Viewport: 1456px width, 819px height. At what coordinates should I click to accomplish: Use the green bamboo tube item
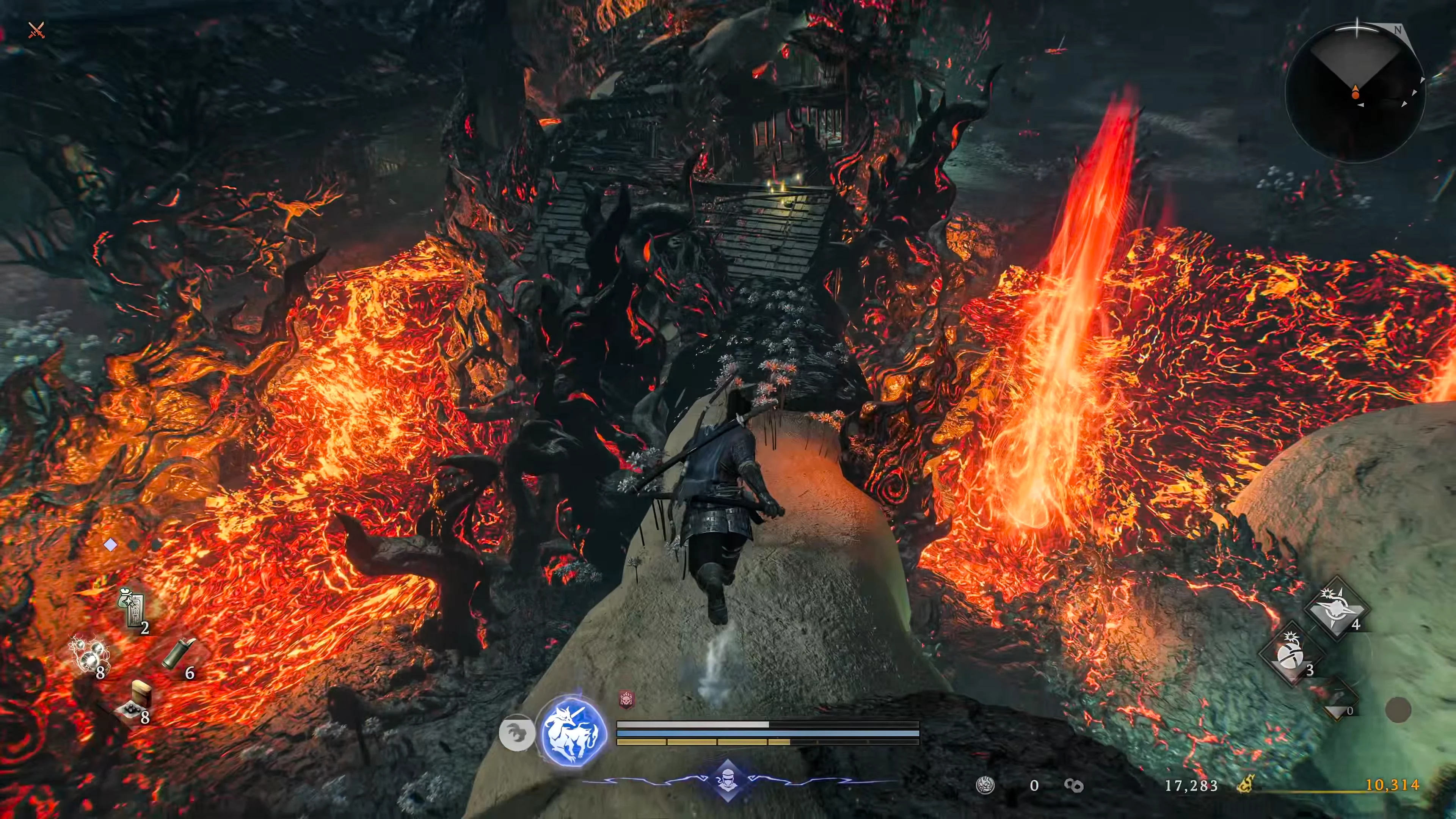click(x=179, y=655)
